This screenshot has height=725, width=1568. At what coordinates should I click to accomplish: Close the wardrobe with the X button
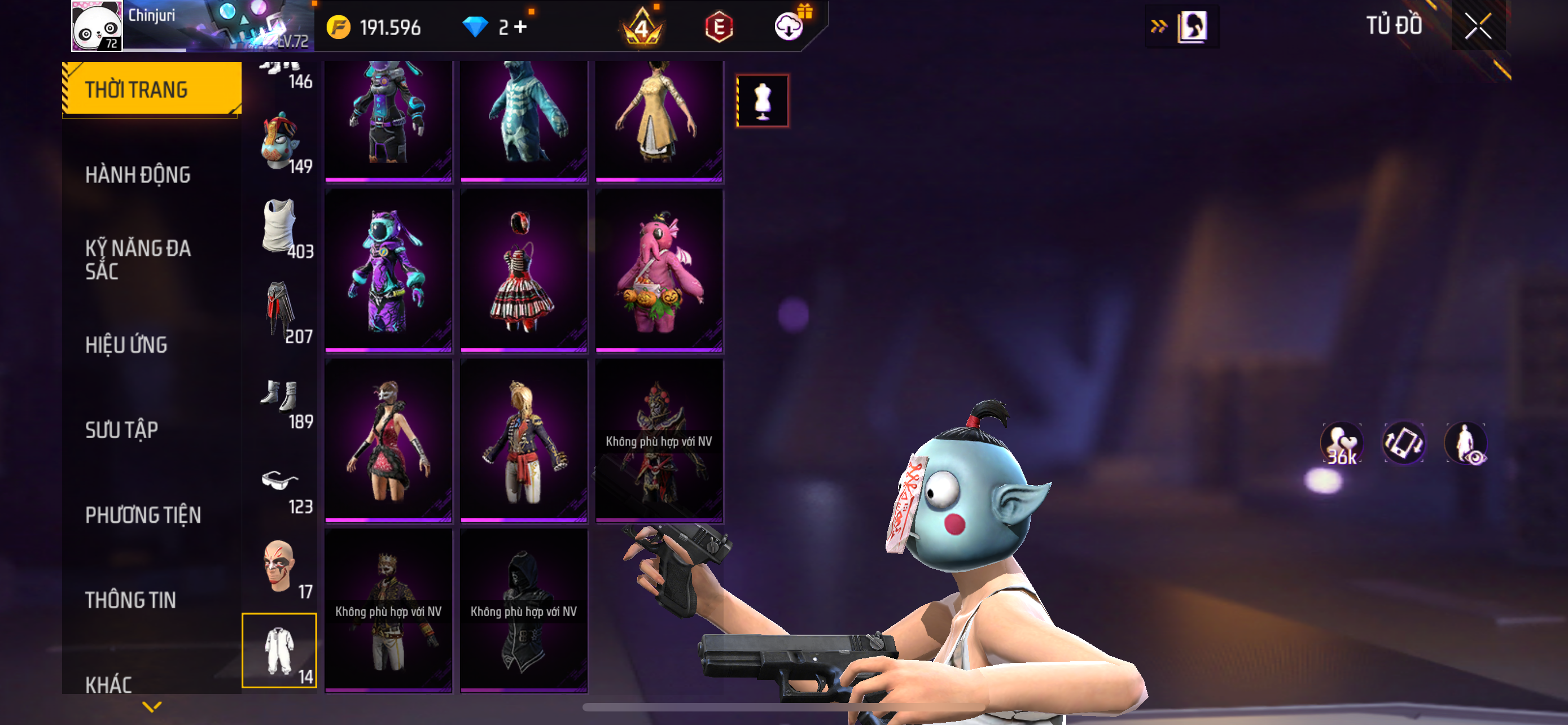(x=1477, y=26)
